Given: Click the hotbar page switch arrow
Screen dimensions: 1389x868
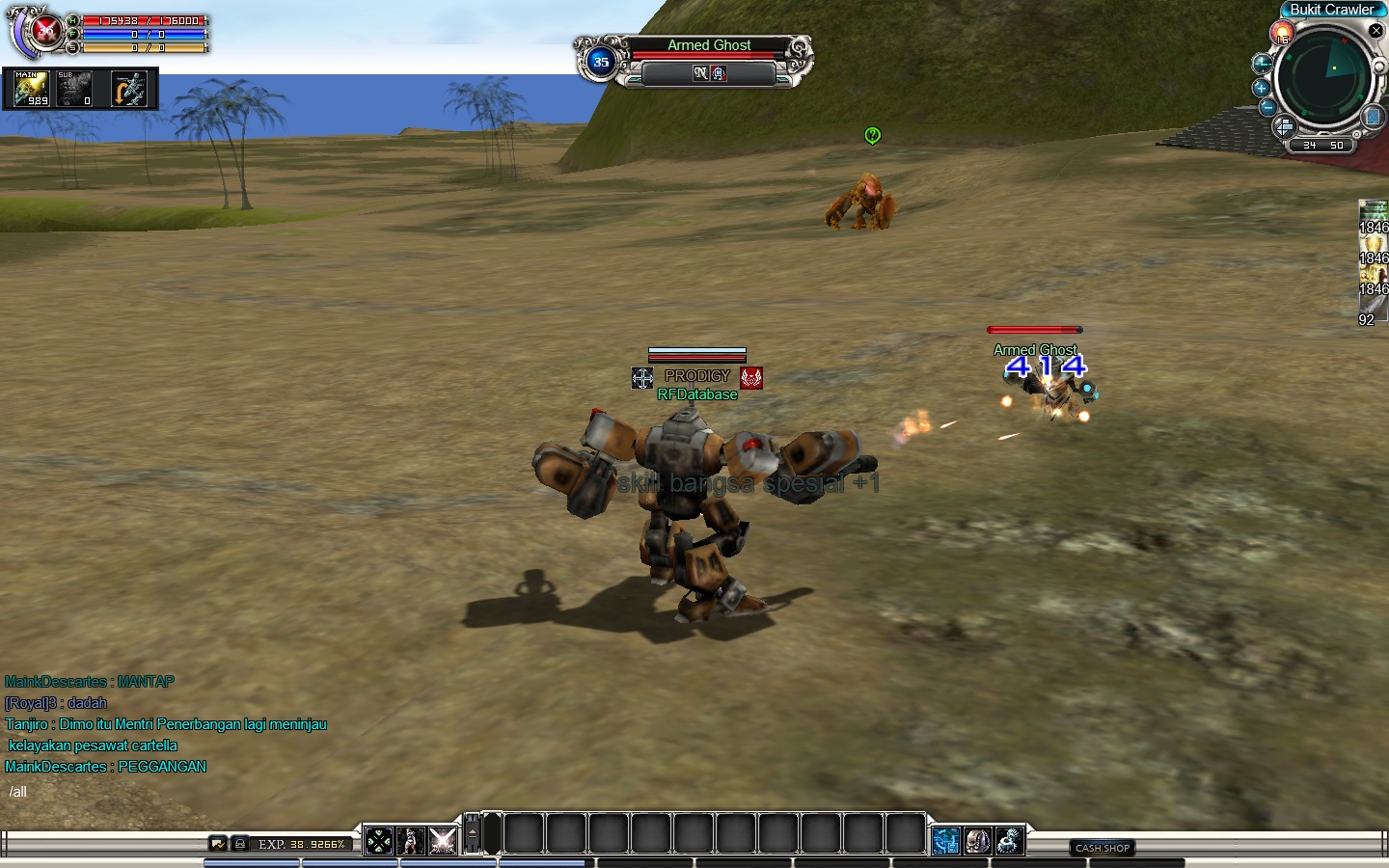Looking at the screenshot, I should (x=473, y=833).
